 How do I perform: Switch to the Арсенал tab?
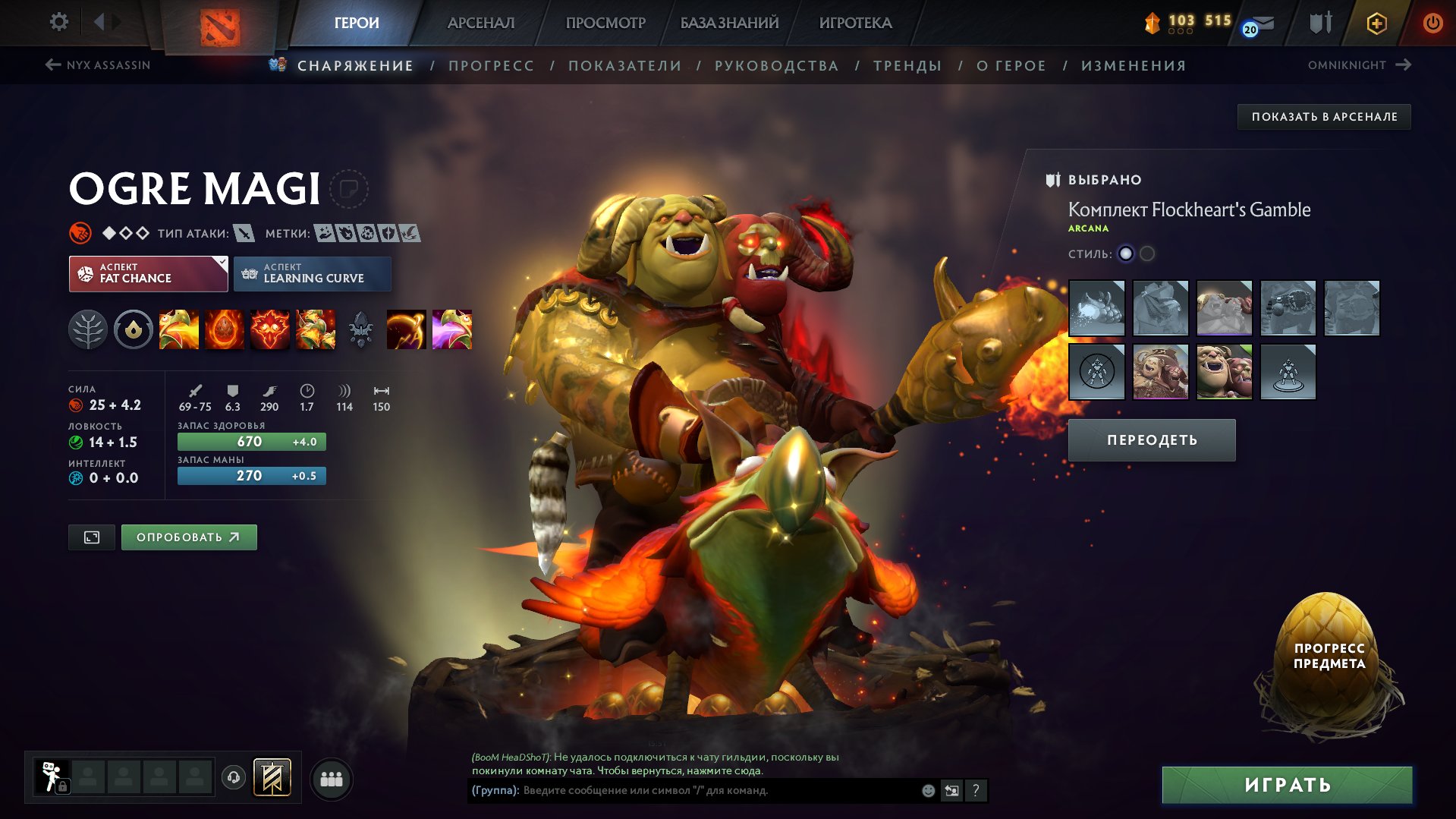[x=480, y=23]
